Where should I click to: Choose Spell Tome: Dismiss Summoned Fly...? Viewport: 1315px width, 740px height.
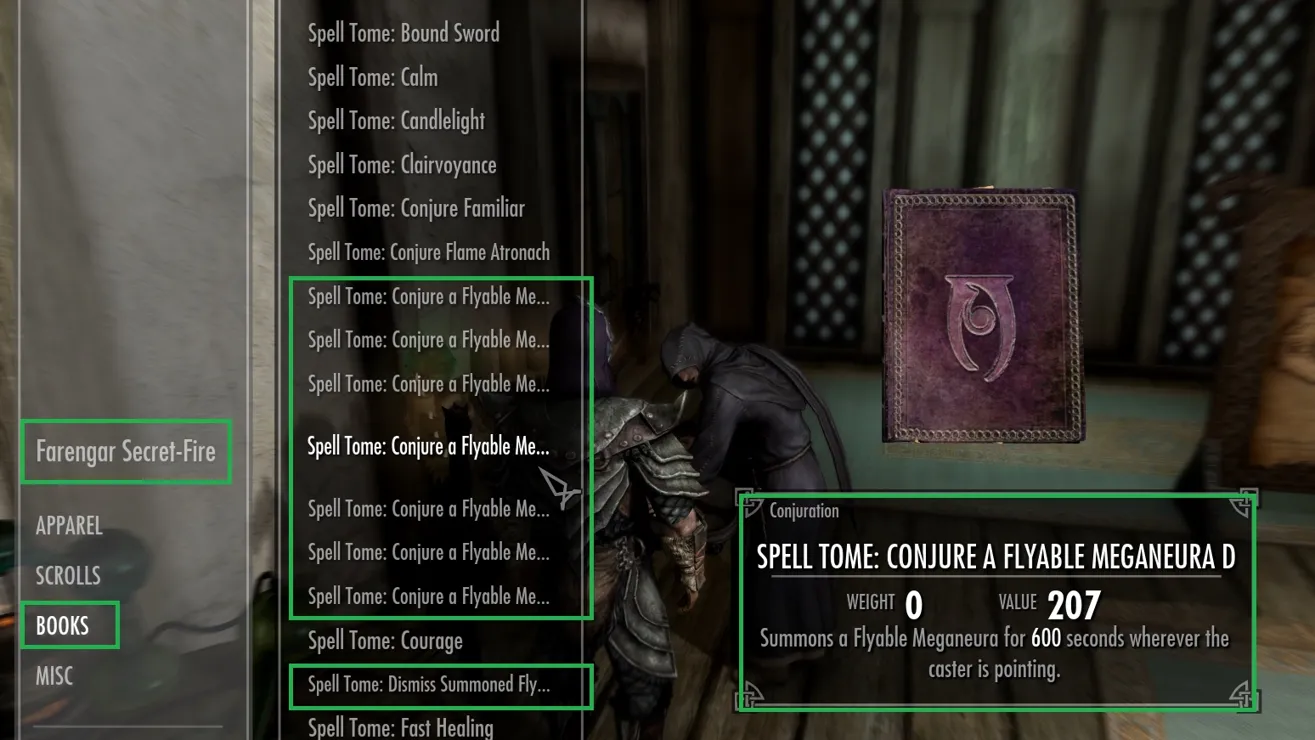(428, 685)
